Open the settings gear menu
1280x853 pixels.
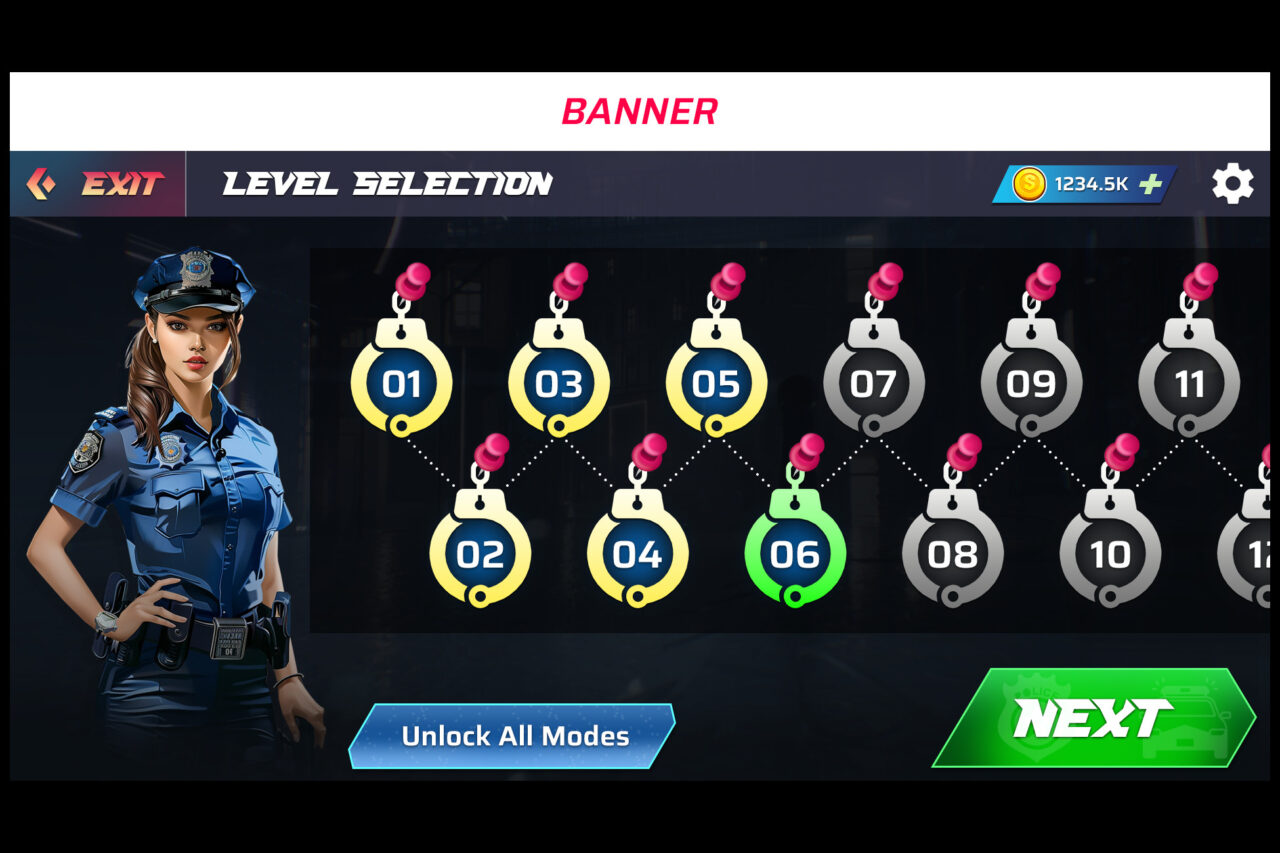(x=1232, y=183)
